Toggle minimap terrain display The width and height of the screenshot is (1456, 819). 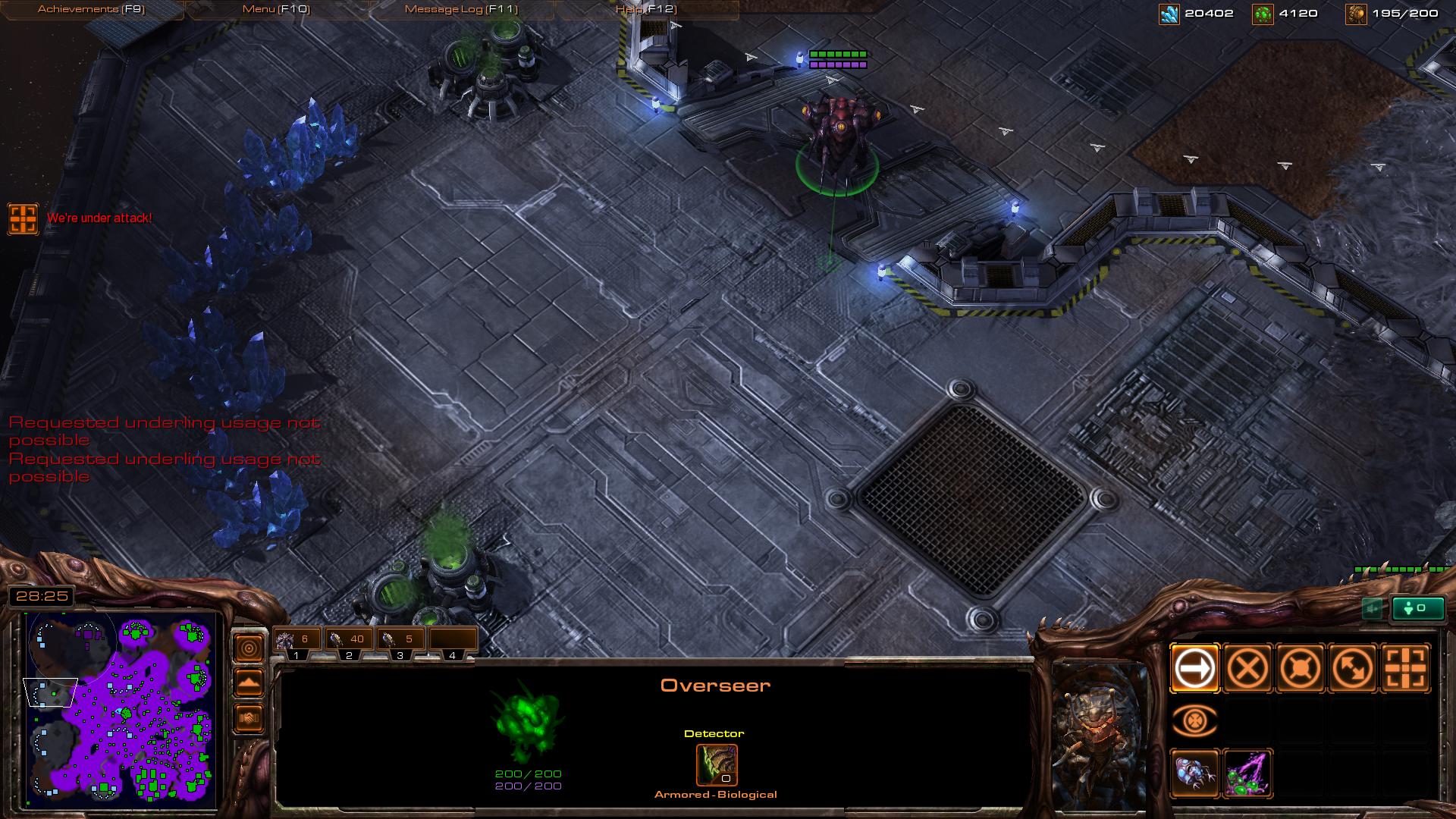point(249,682)
